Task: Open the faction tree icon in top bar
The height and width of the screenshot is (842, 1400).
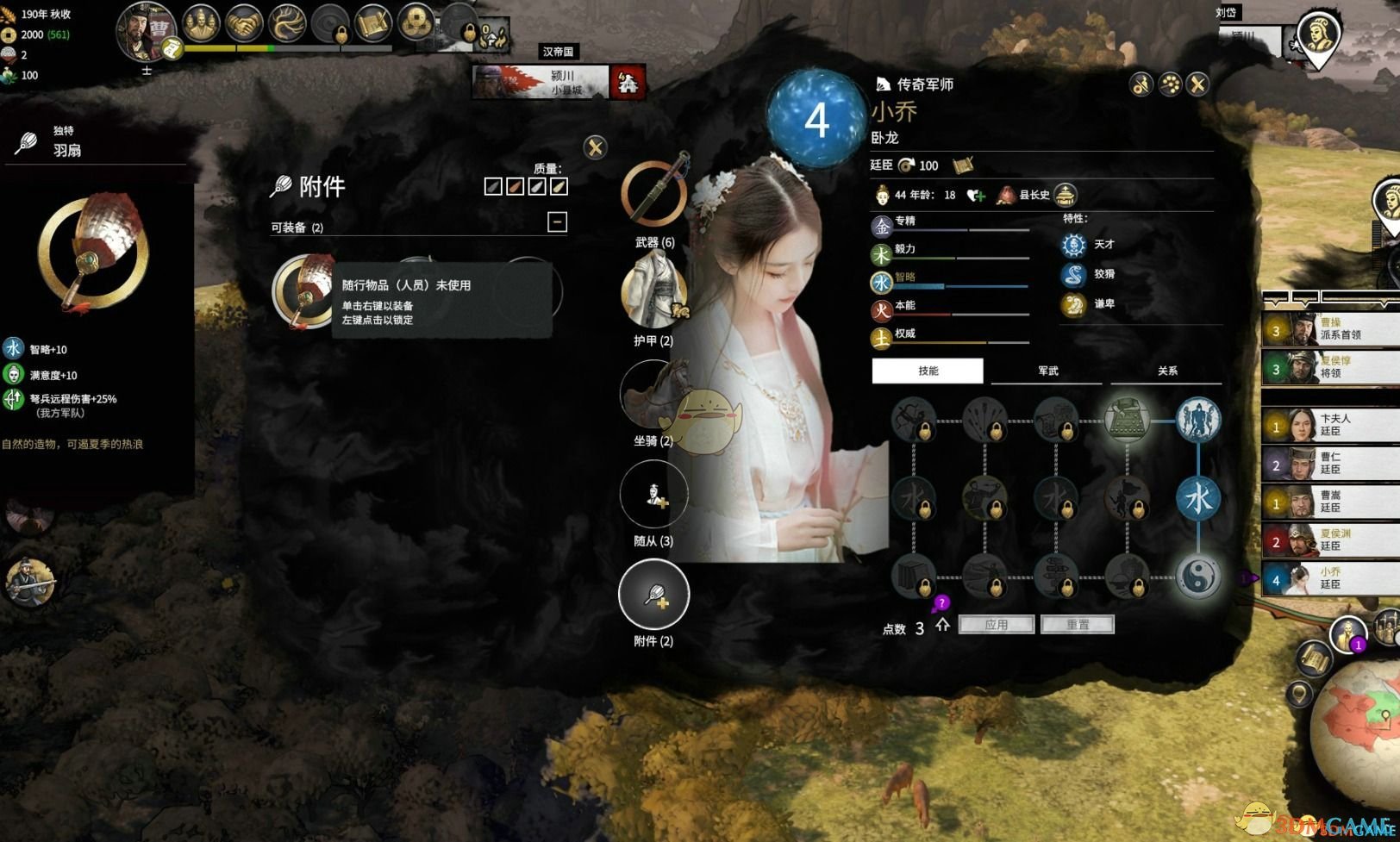Action: 285,24
